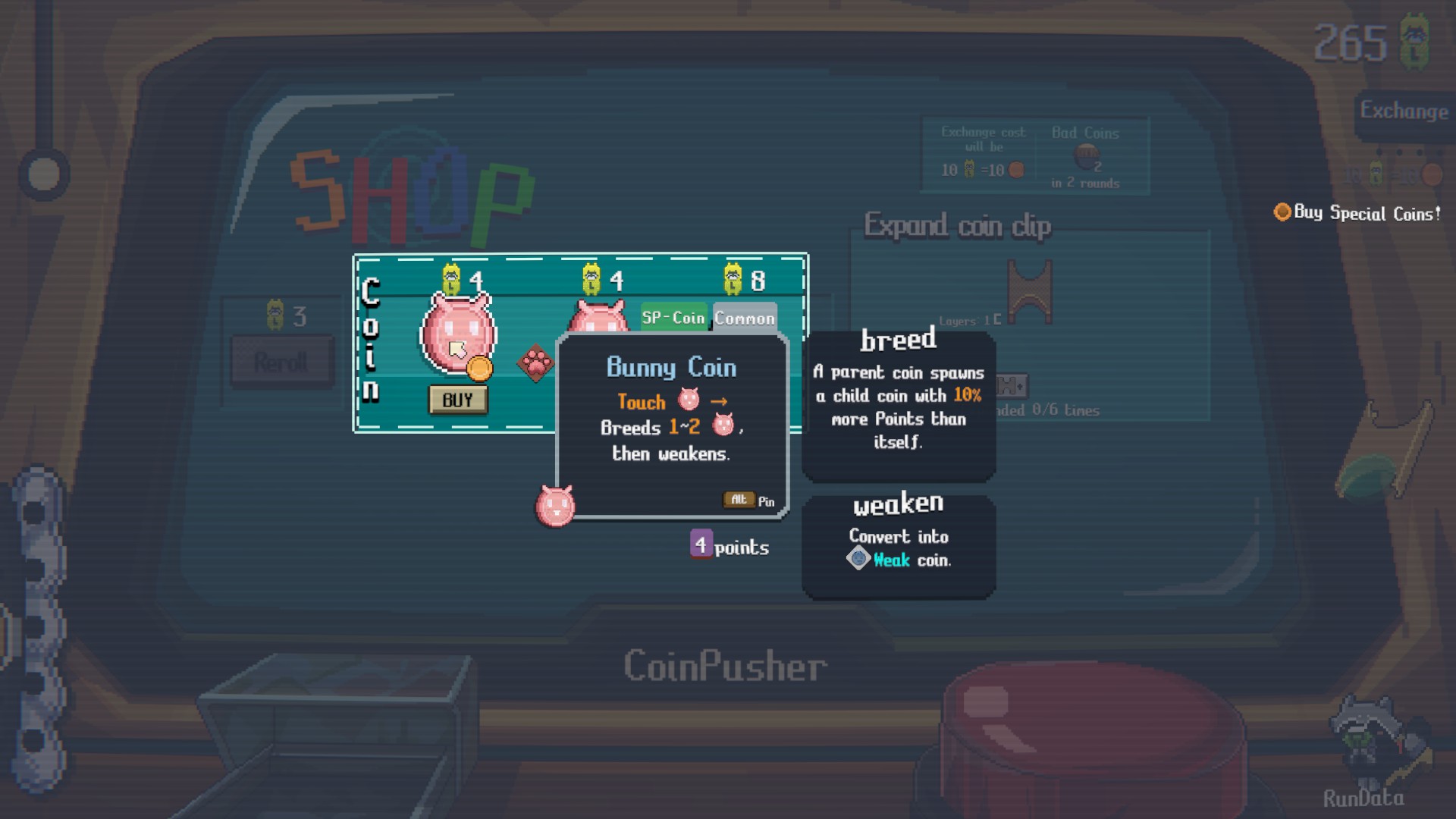Click the pink paw icon beside the coin
The image size is (1456, 819).
535,362
